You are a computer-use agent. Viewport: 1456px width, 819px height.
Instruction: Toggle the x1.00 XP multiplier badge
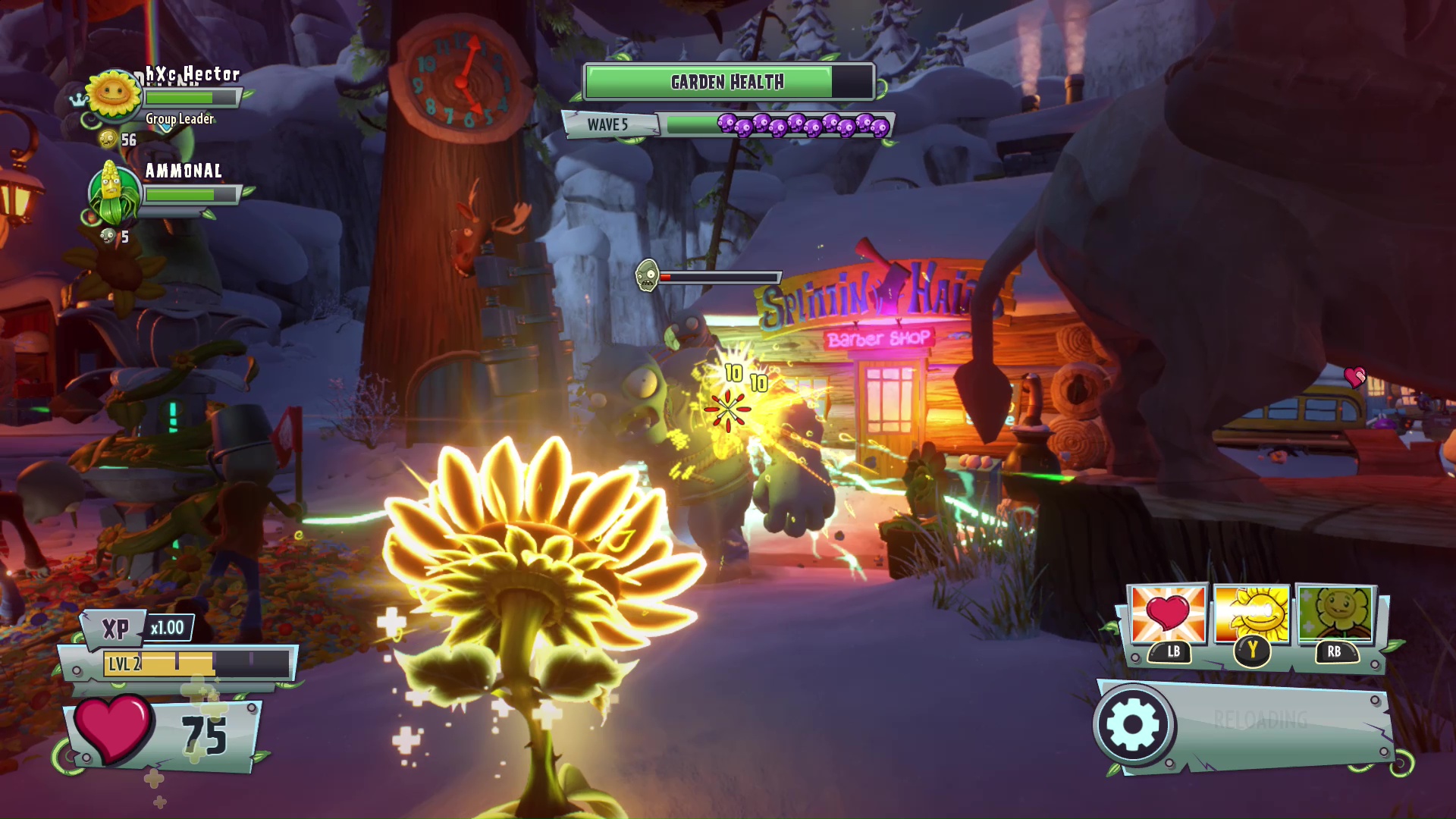[x=168, y=628]
